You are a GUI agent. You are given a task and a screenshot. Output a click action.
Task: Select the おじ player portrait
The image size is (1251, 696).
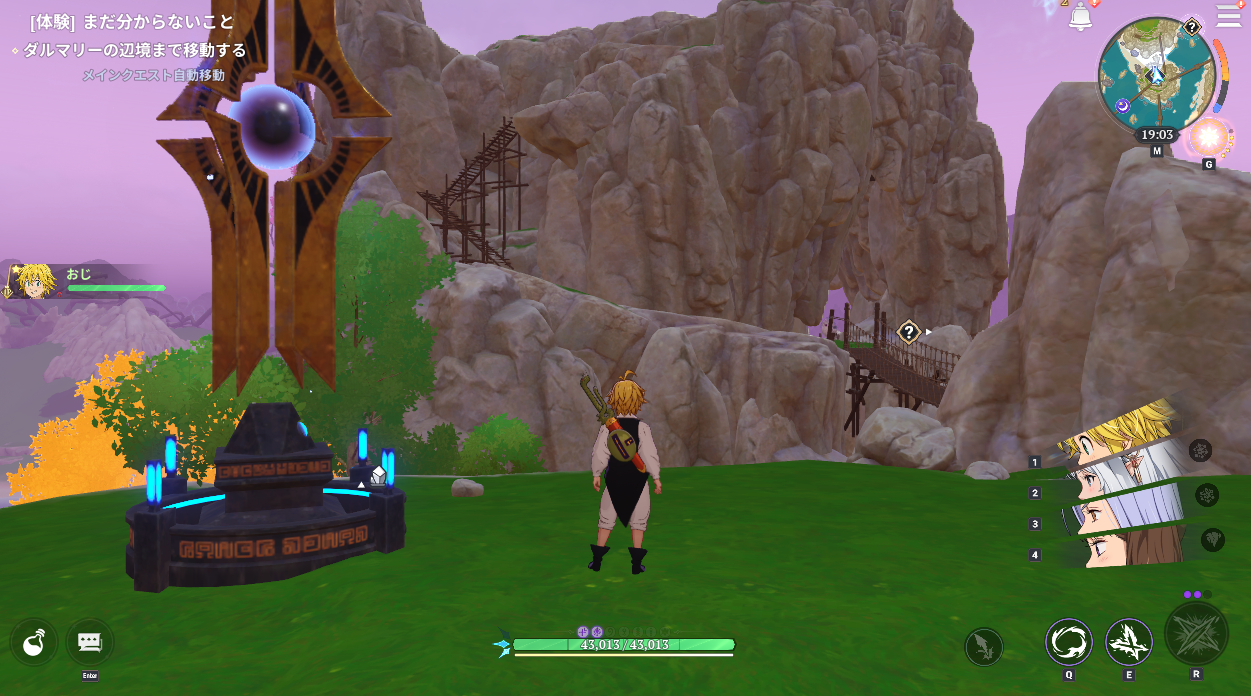(35, 281)
